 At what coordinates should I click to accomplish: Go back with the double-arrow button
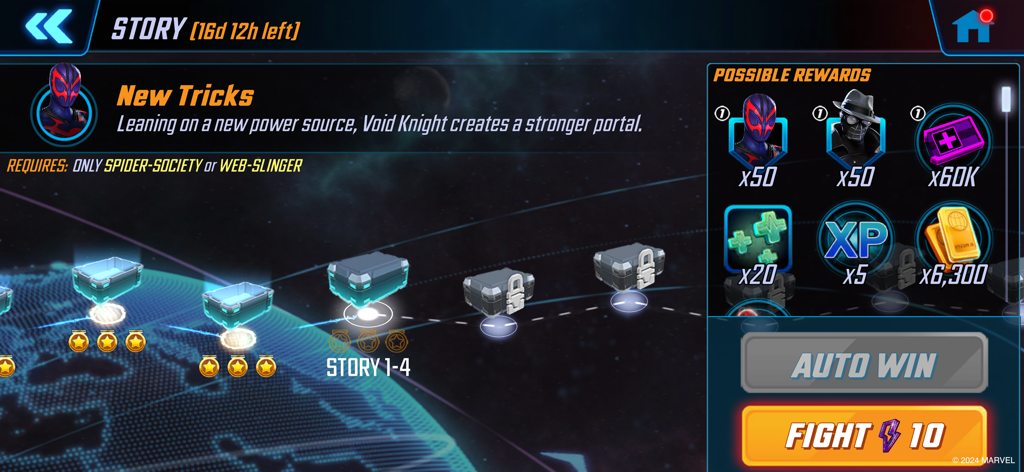pos(48,27)
